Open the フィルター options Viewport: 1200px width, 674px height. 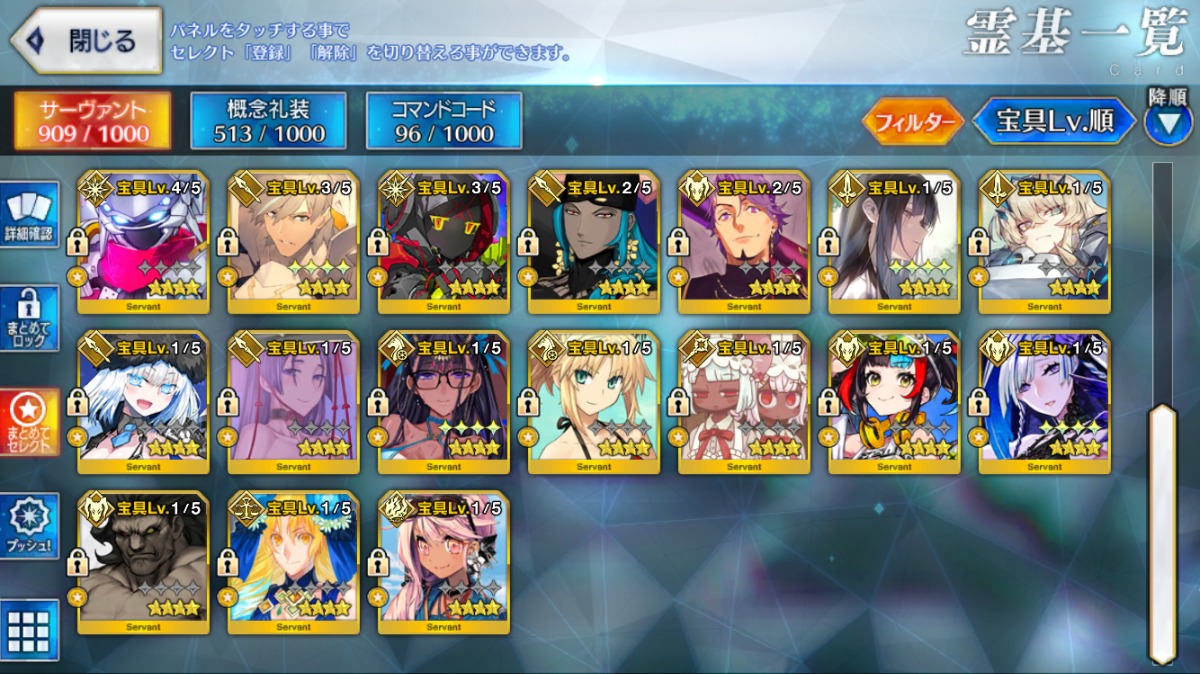(x=912, y=122)
